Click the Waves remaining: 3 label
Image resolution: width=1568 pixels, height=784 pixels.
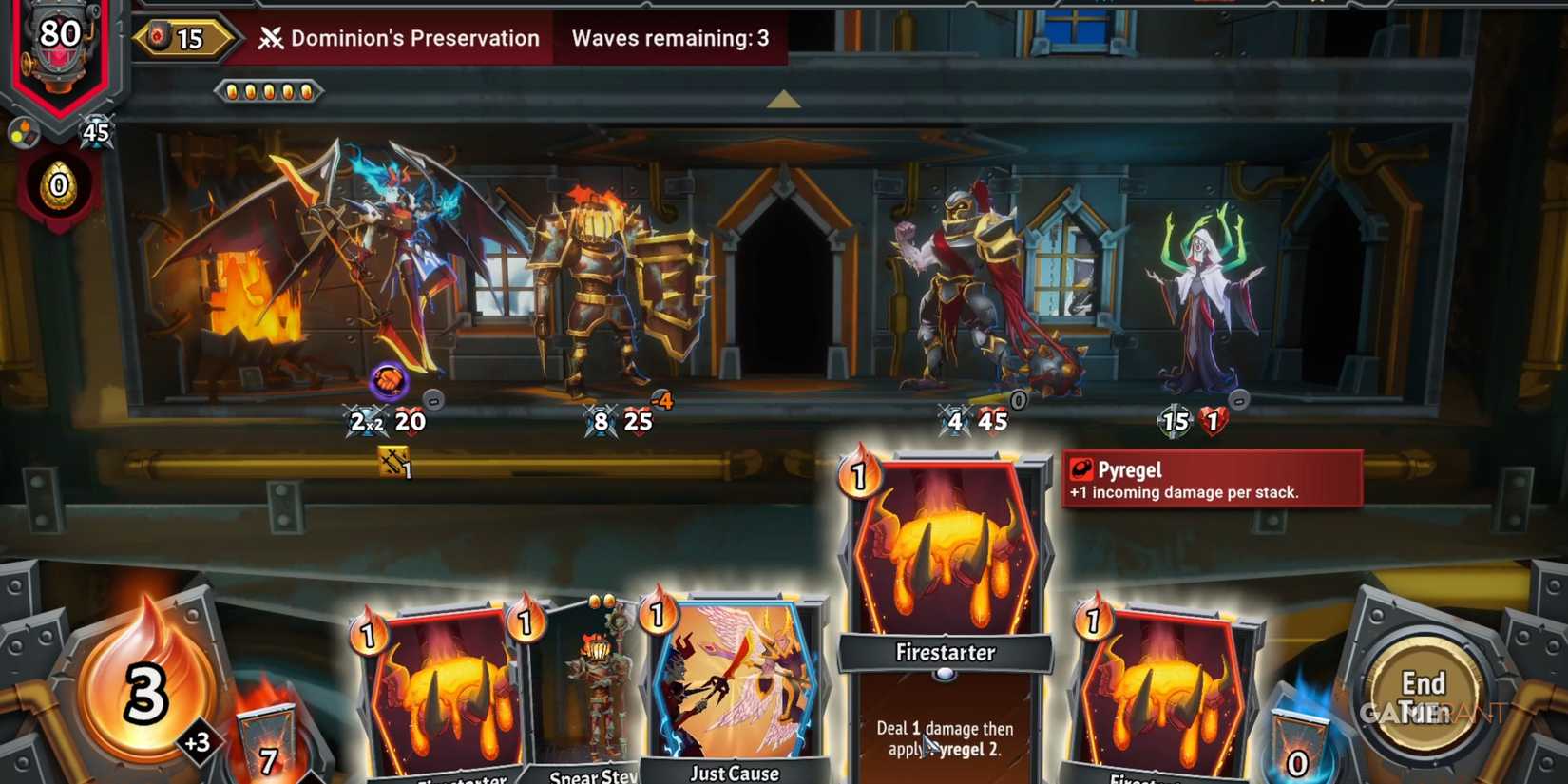coord(669,39)
